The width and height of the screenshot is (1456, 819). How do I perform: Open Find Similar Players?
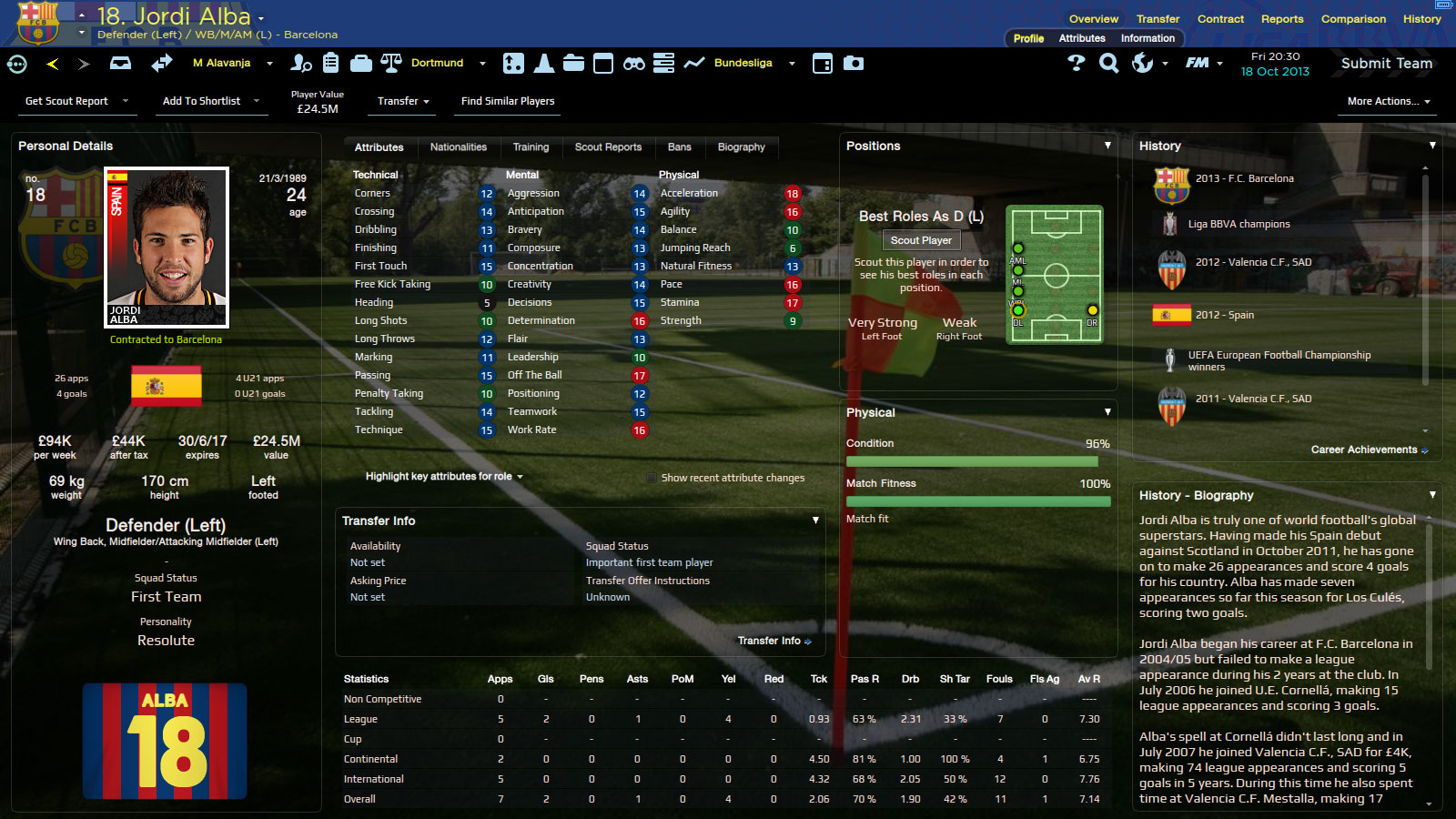tap(508, 101)
